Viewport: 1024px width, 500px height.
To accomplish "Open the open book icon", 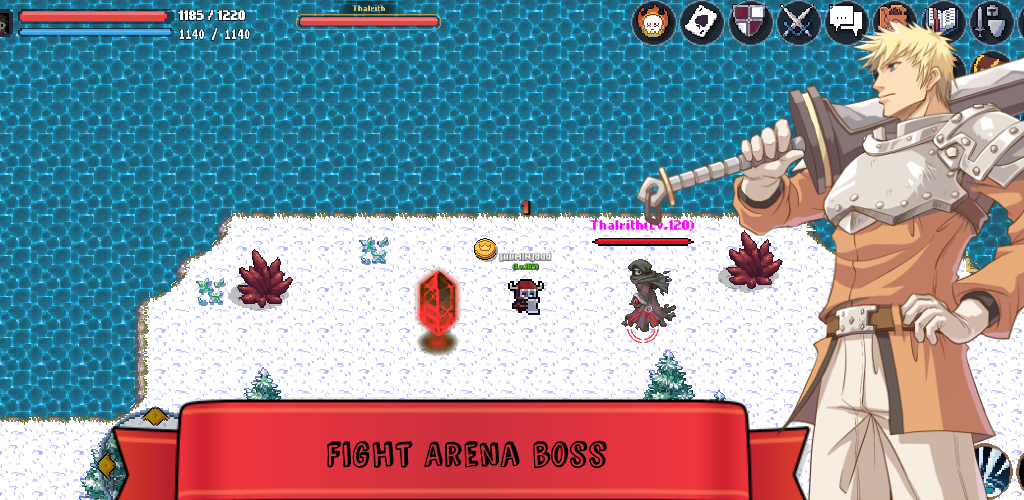I will [x=943, y=20].
